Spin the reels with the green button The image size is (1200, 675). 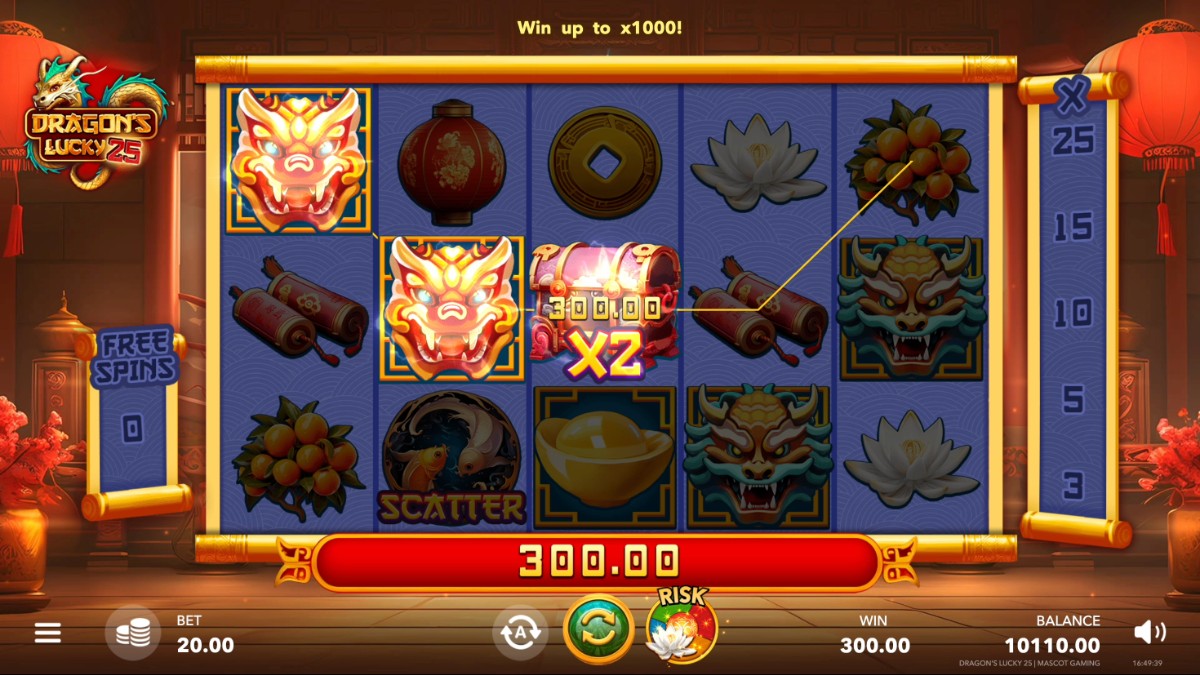(x=598, y=629)
